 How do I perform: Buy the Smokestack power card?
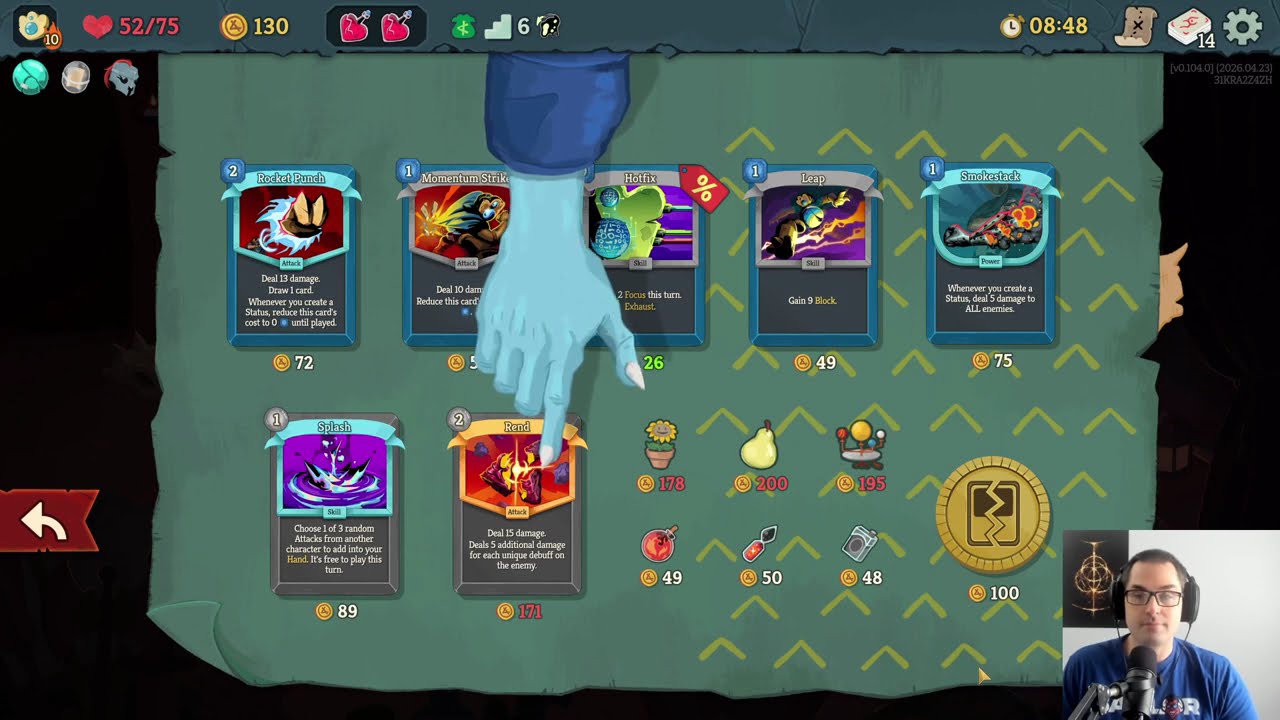tap(990, 255)
